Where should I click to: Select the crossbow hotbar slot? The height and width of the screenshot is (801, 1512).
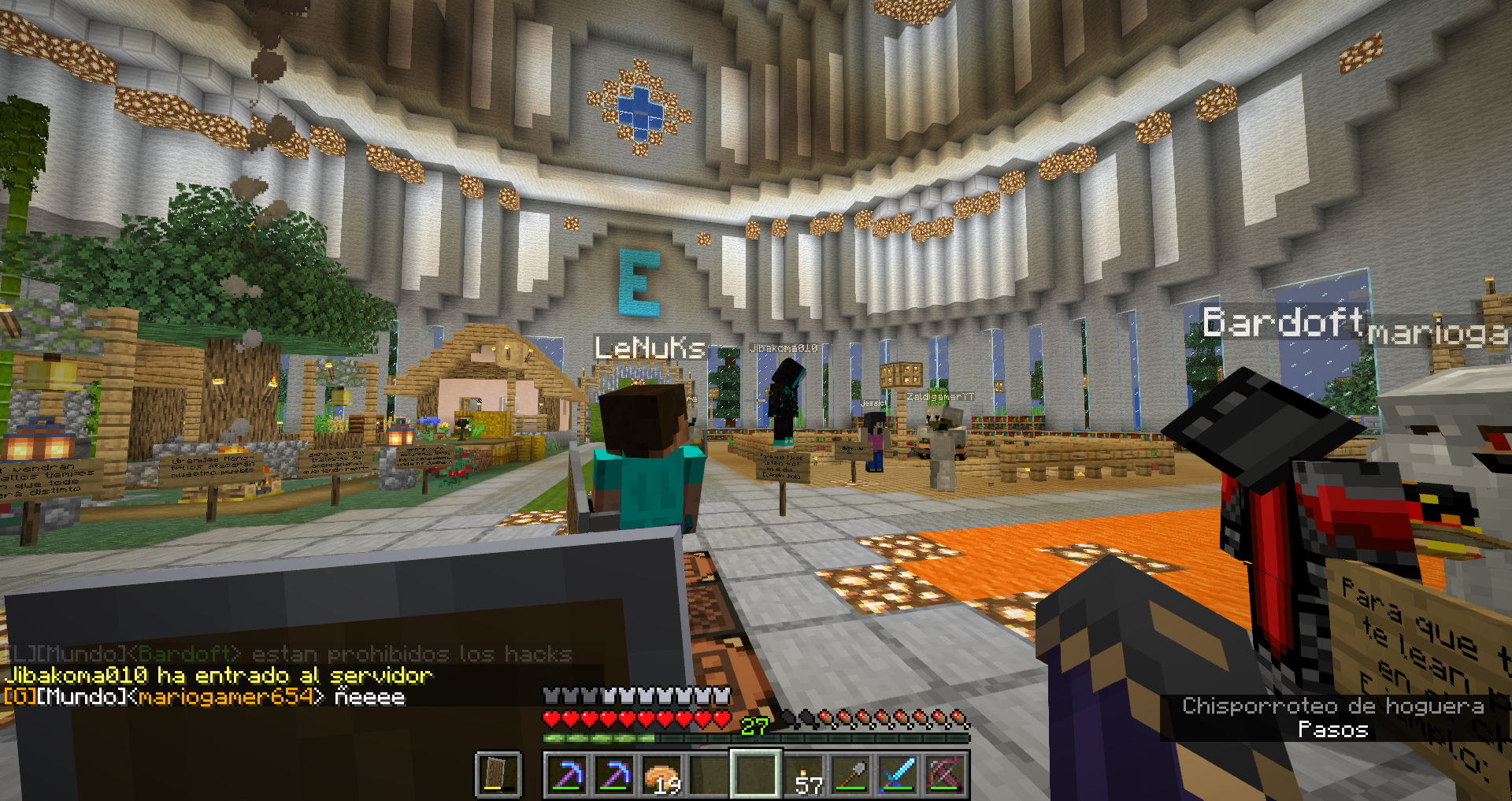pyautogui.click(x=946, y=775)
